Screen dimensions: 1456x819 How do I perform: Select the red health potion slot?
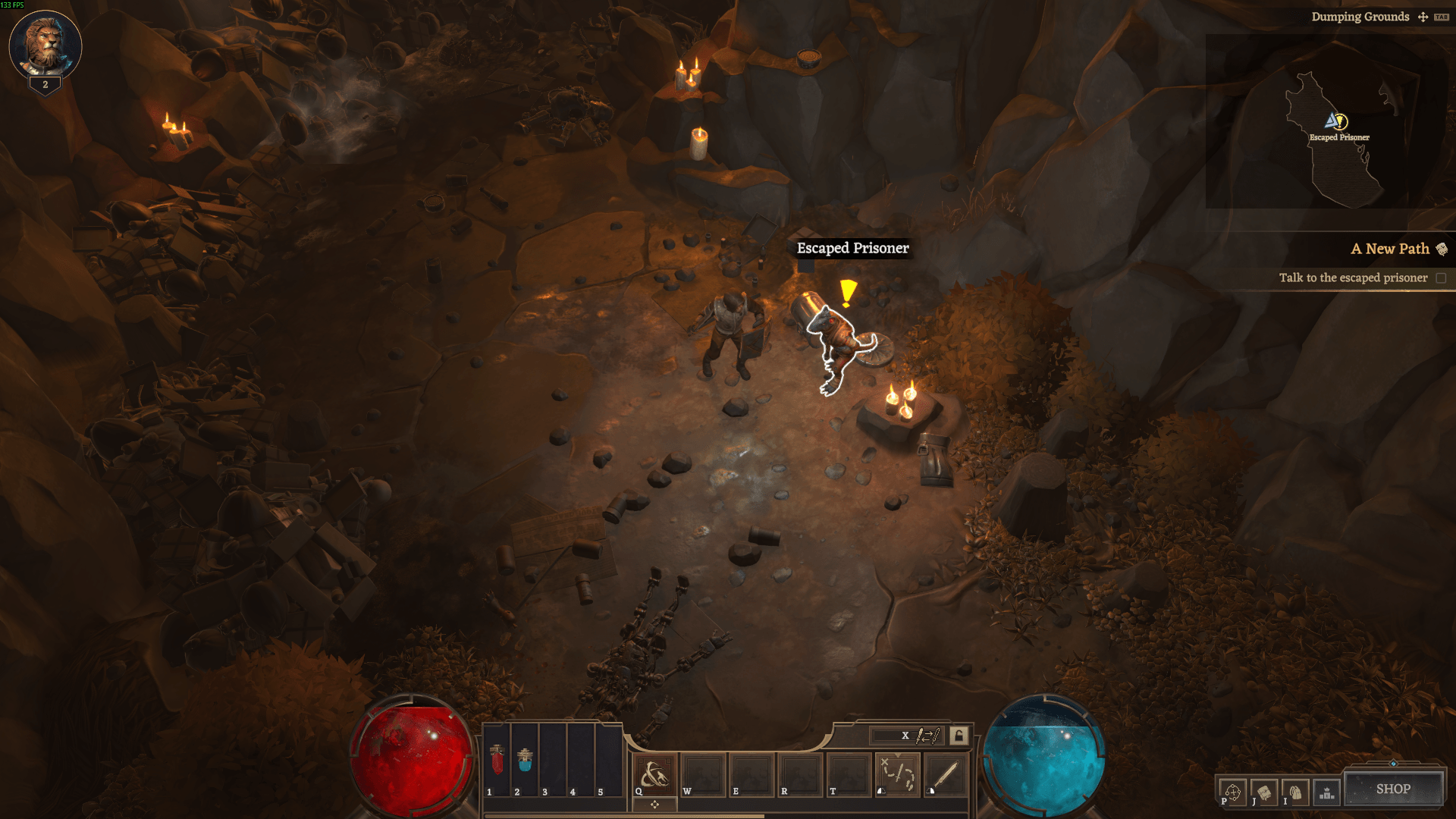[x=497, y=759]
